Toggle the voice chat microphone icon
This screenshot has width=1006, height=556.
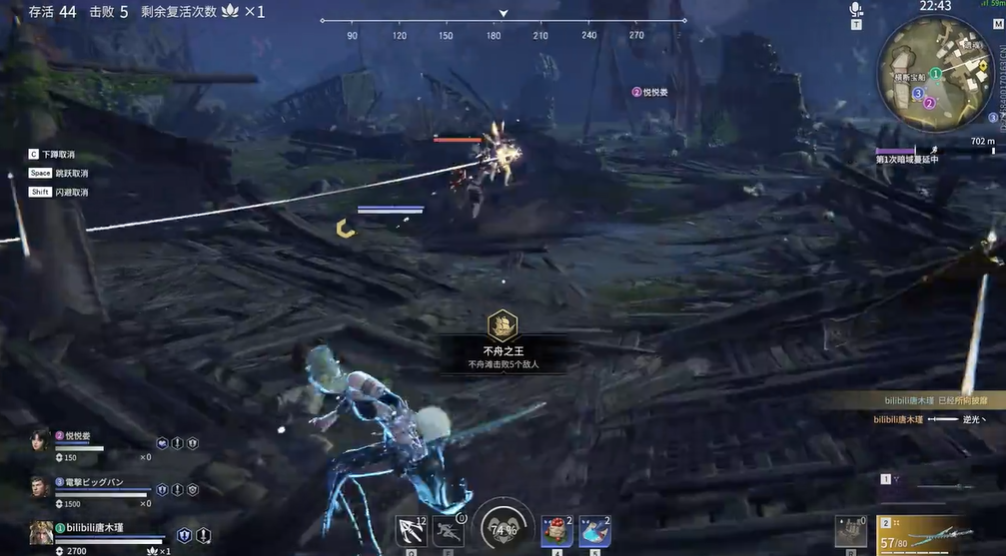point(856,10)
